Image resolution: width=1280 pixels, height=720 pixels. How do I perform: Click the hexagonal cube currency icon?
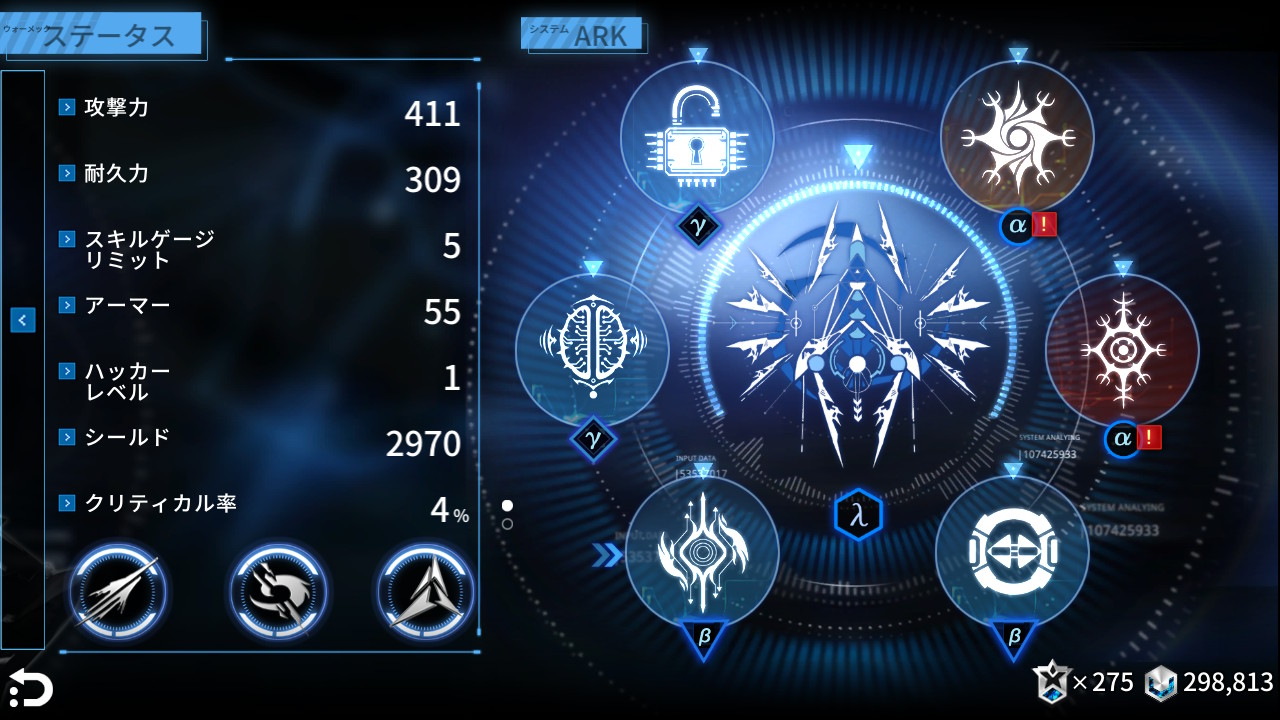1158,683
